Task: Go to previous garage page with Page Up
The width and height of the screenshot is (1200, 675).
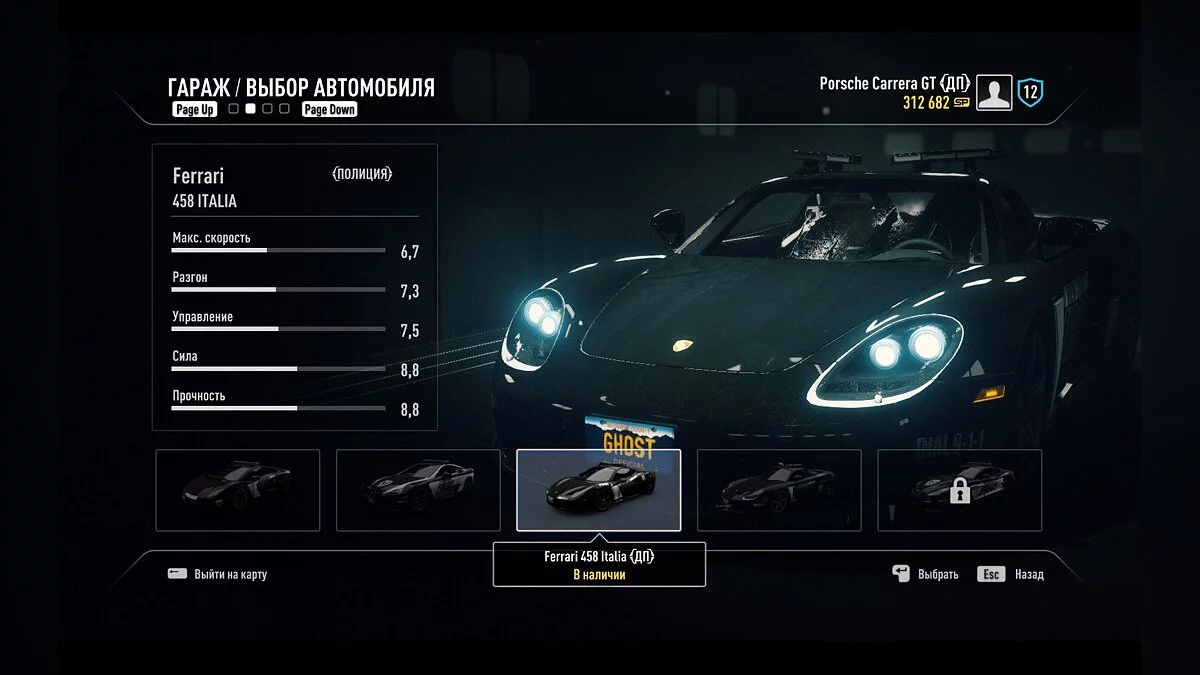Action: pos(194,110)
